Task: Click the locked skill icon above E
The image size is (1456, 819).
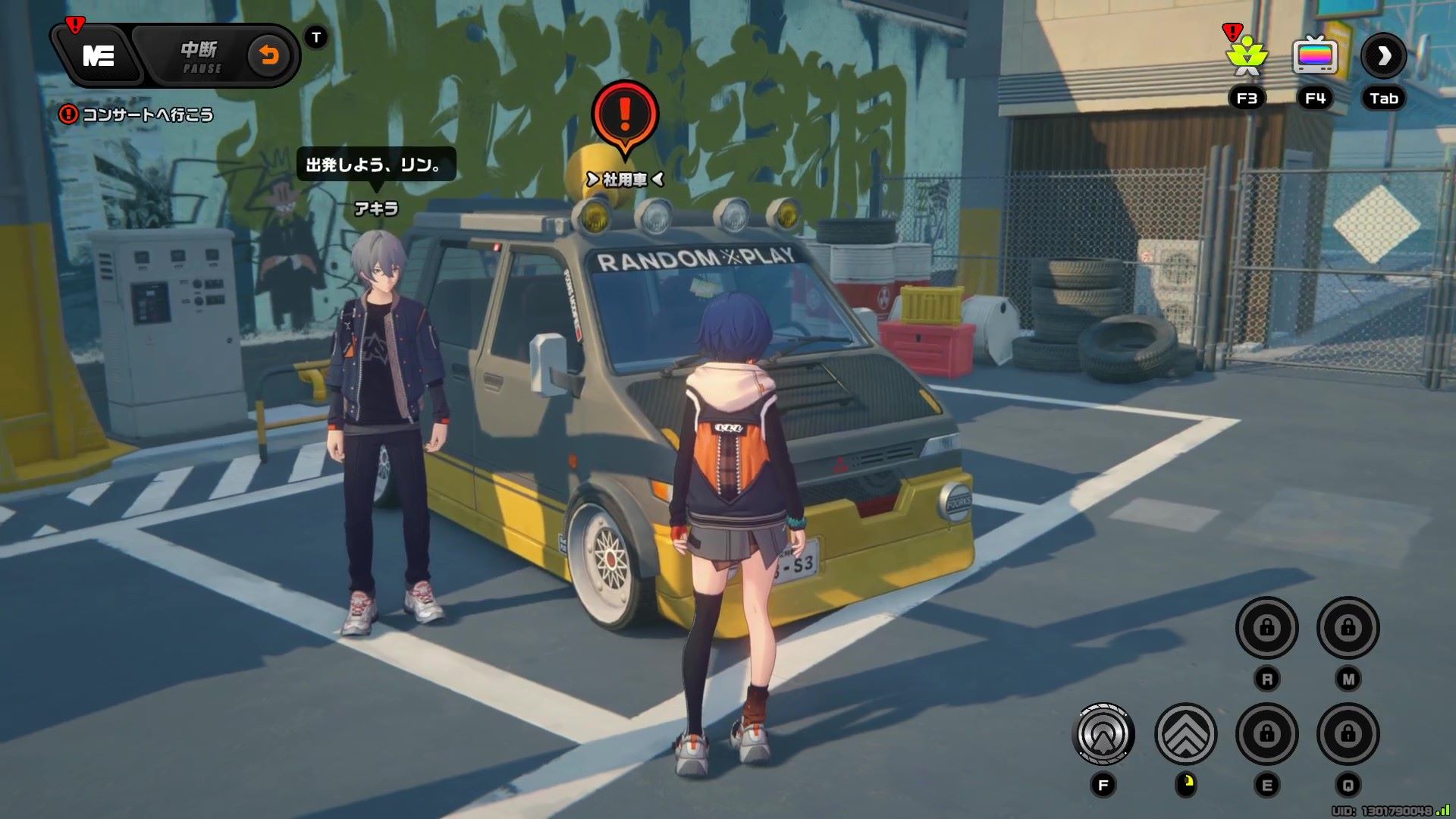Action: [1267, 733]
